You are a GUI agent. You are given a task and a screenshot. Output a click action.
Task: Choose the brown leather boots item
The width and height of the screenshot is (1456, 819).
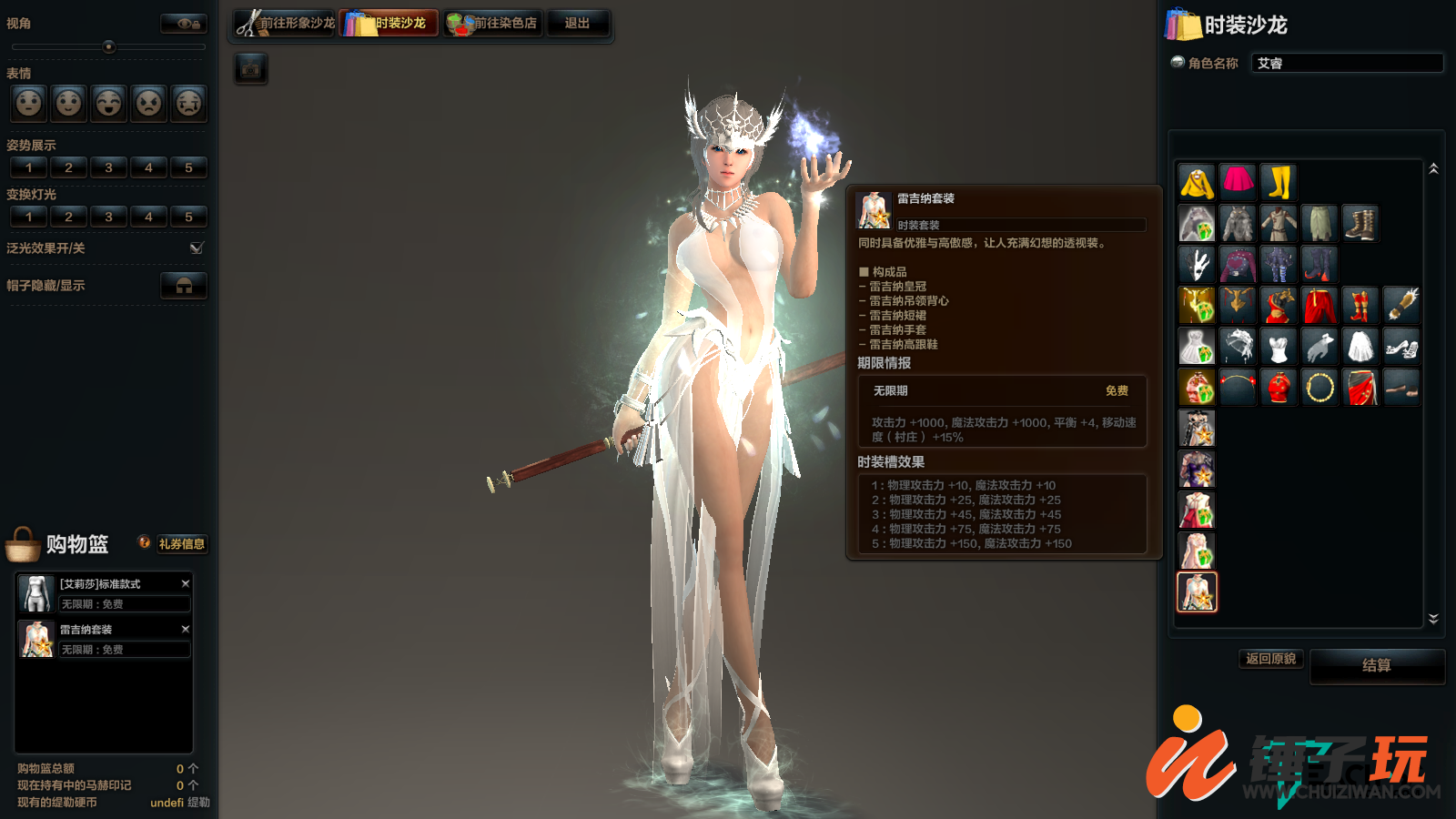pos(1360,223)
